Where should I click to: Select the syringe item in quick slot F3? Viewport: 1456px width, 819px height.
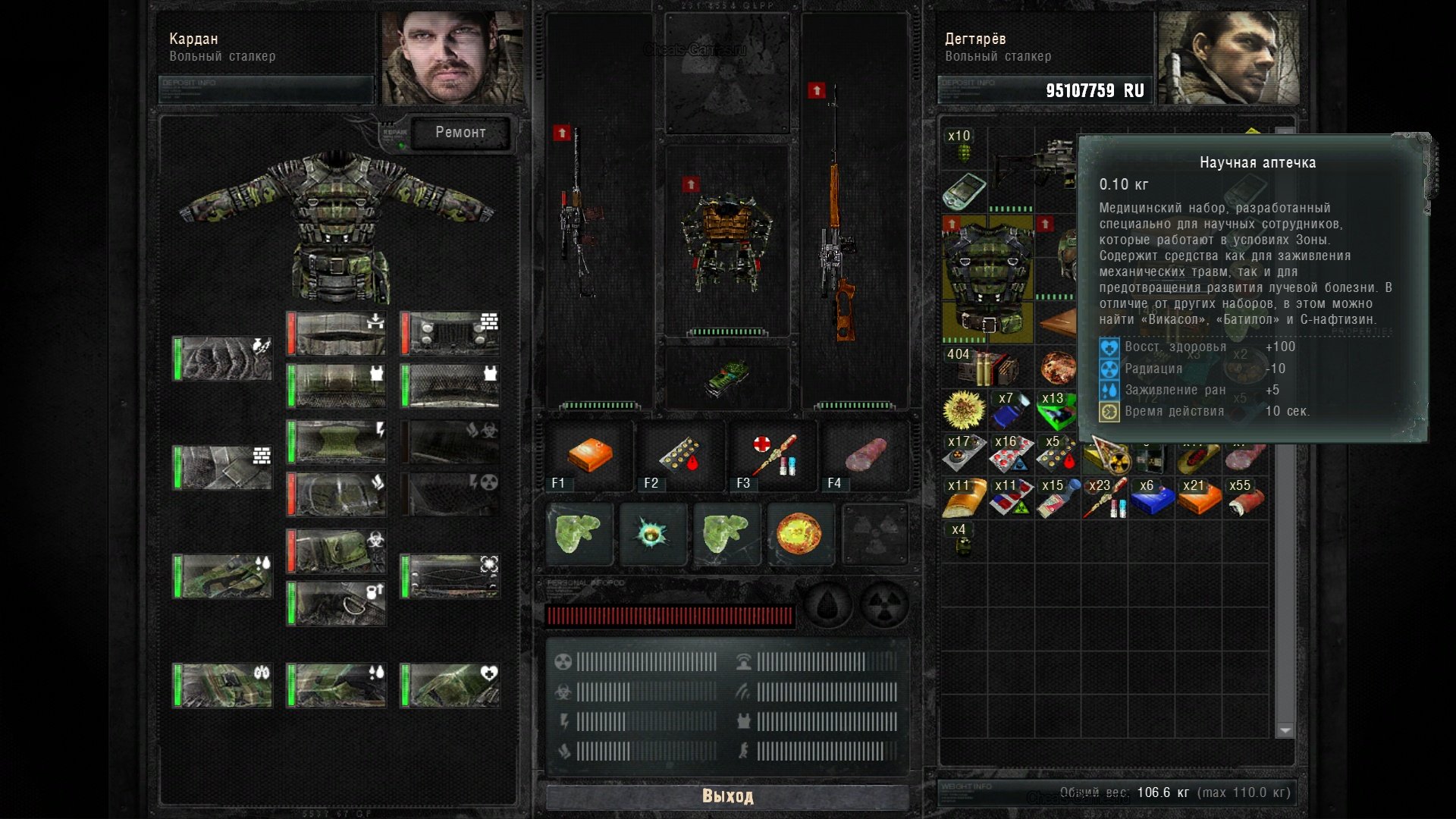click(x=773, y=455)
